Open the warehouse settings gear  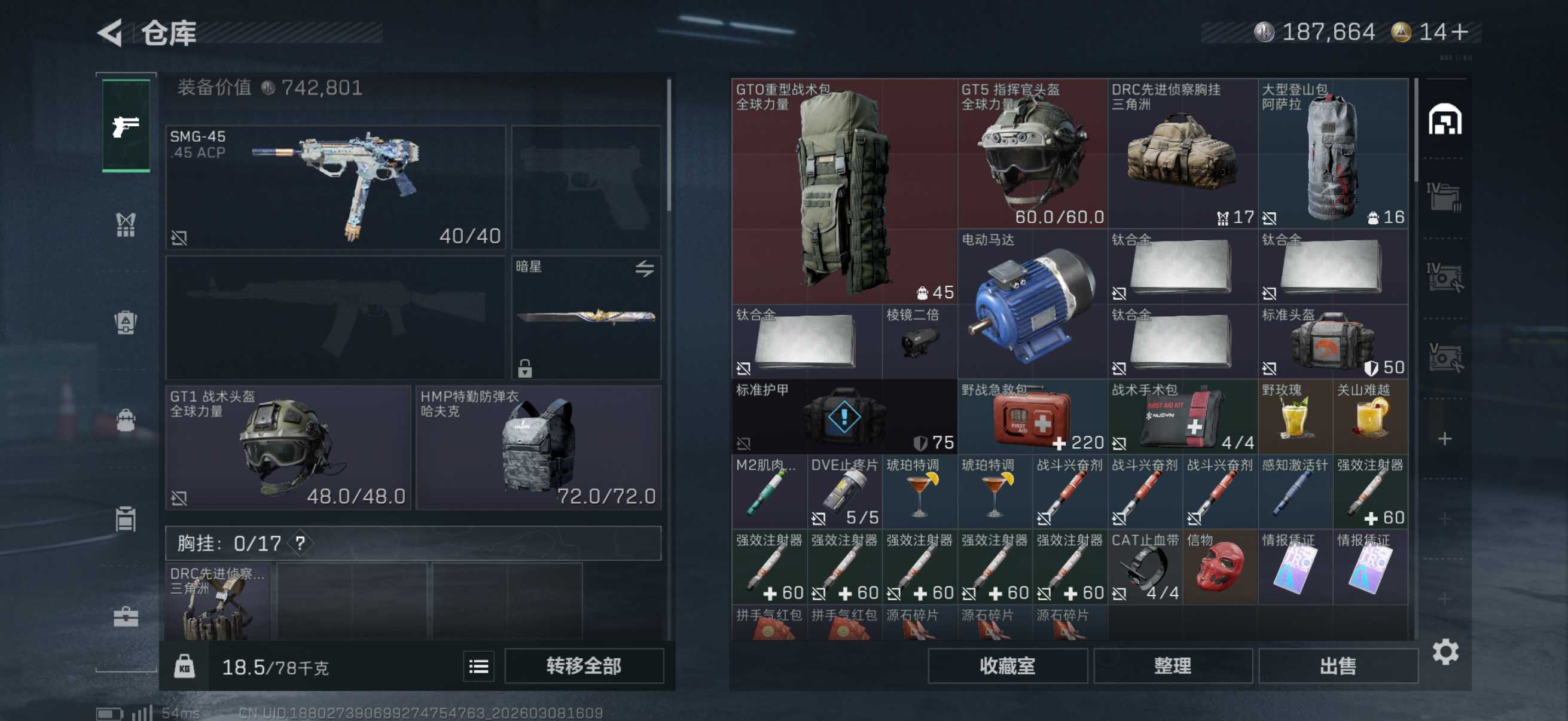click(1445, 652)
